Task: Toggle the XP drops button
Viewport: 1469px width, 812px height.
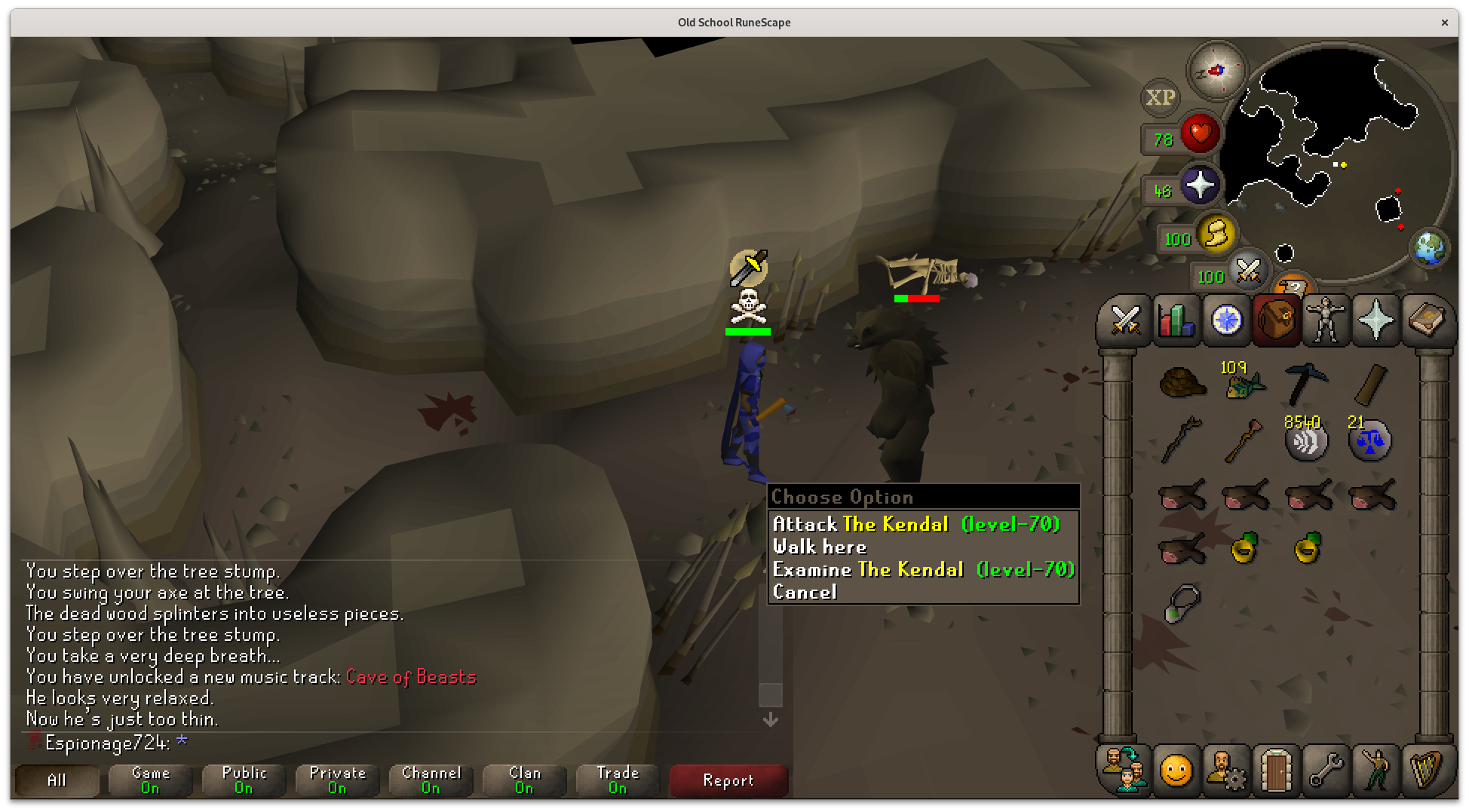Action: (1160, 98)
